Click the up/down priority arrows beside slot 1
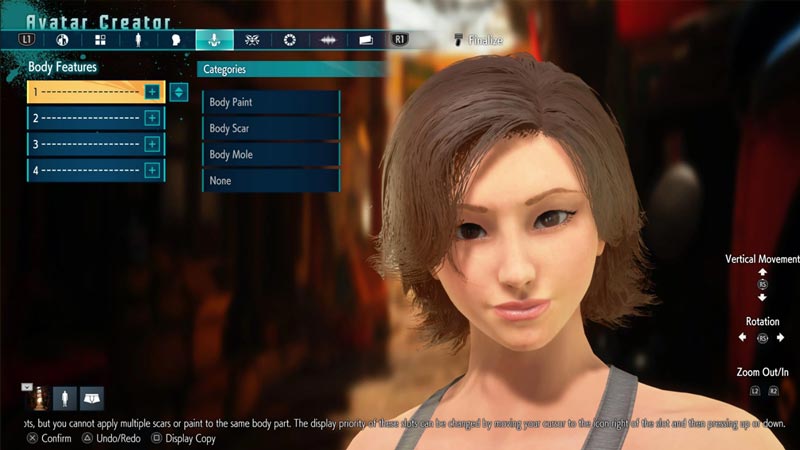The height and width of the screenshot is (450, 800). coord(179,92)
